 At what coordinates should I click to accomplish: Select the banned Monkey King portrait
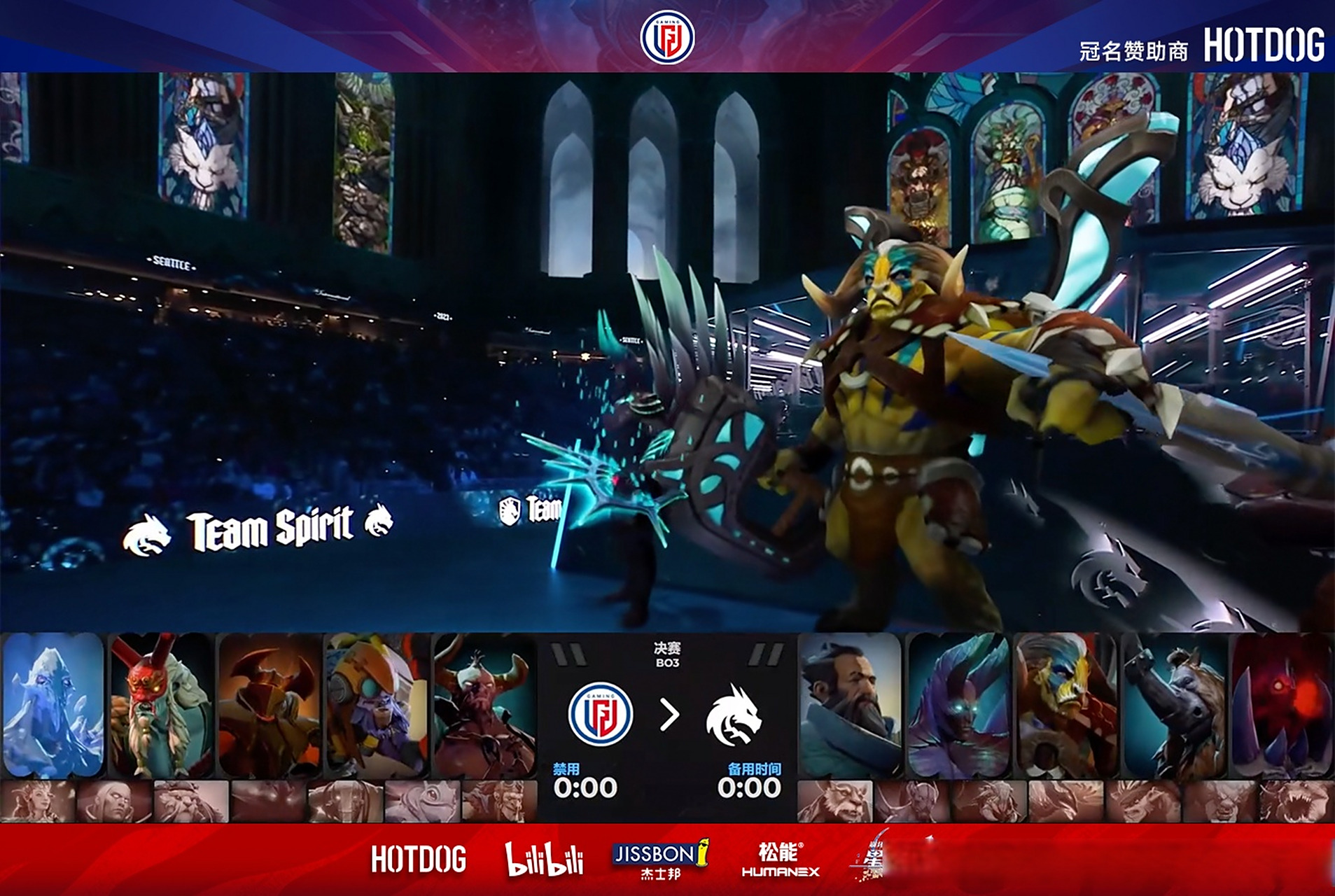point(498,801)
